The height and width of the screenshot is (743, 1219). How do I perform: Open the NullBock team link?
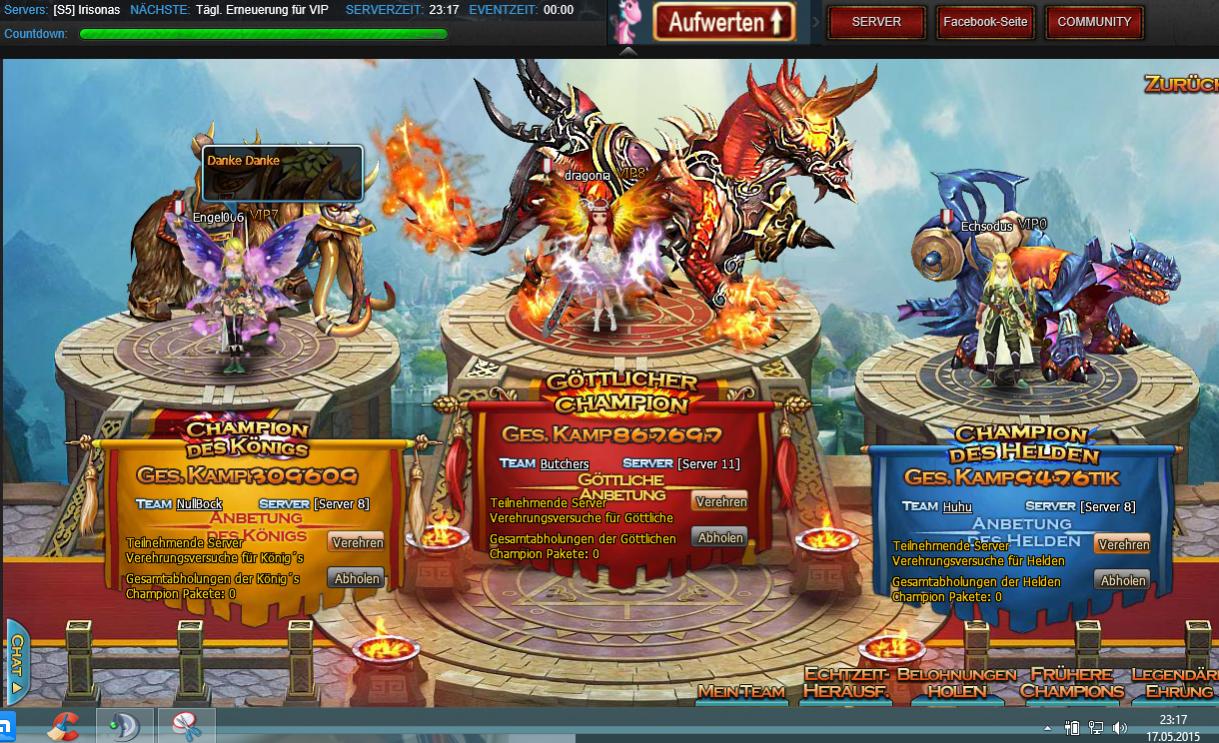click(x=199, y=504)
